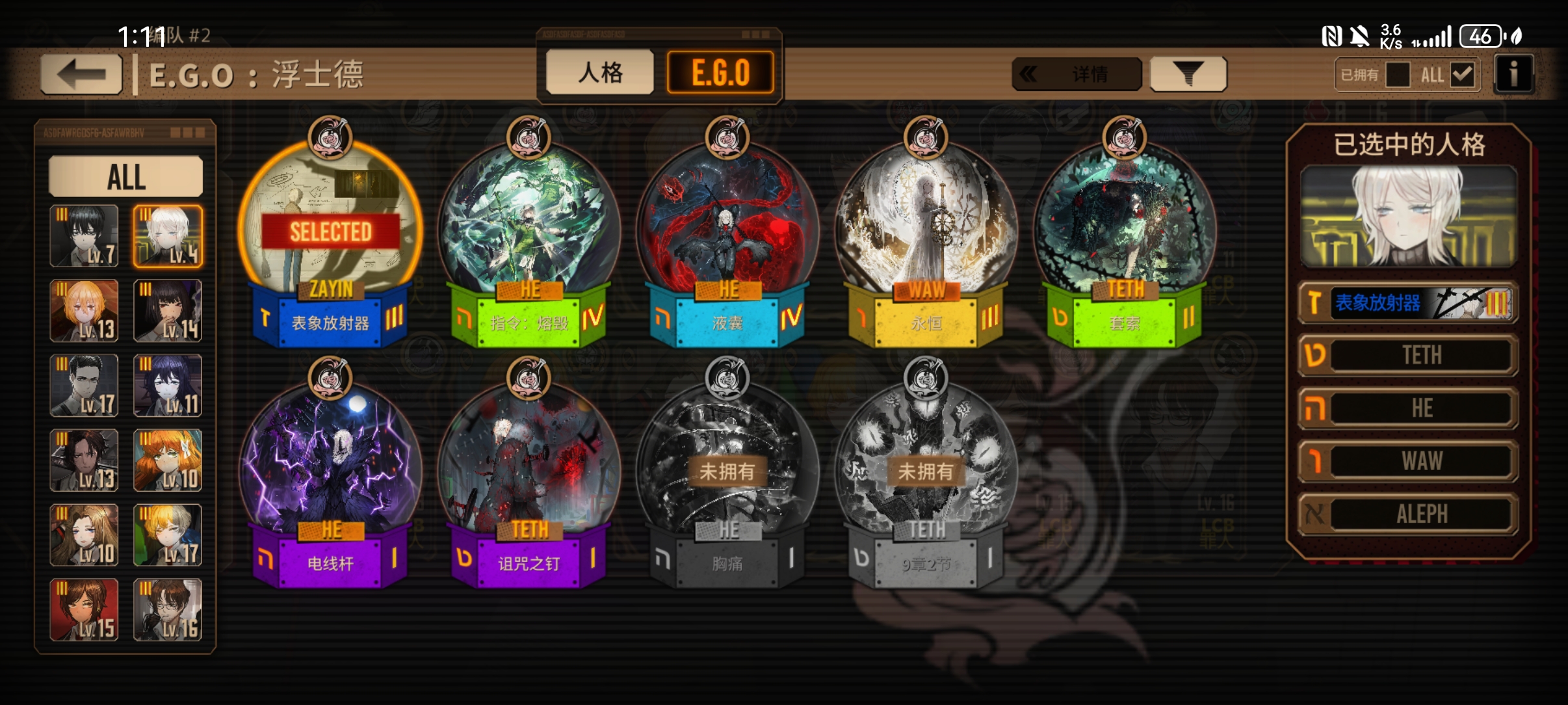The width and height of the screenshot is (1568, 705).
Task: Expand the 详情 details panel
Action: 1077,74
